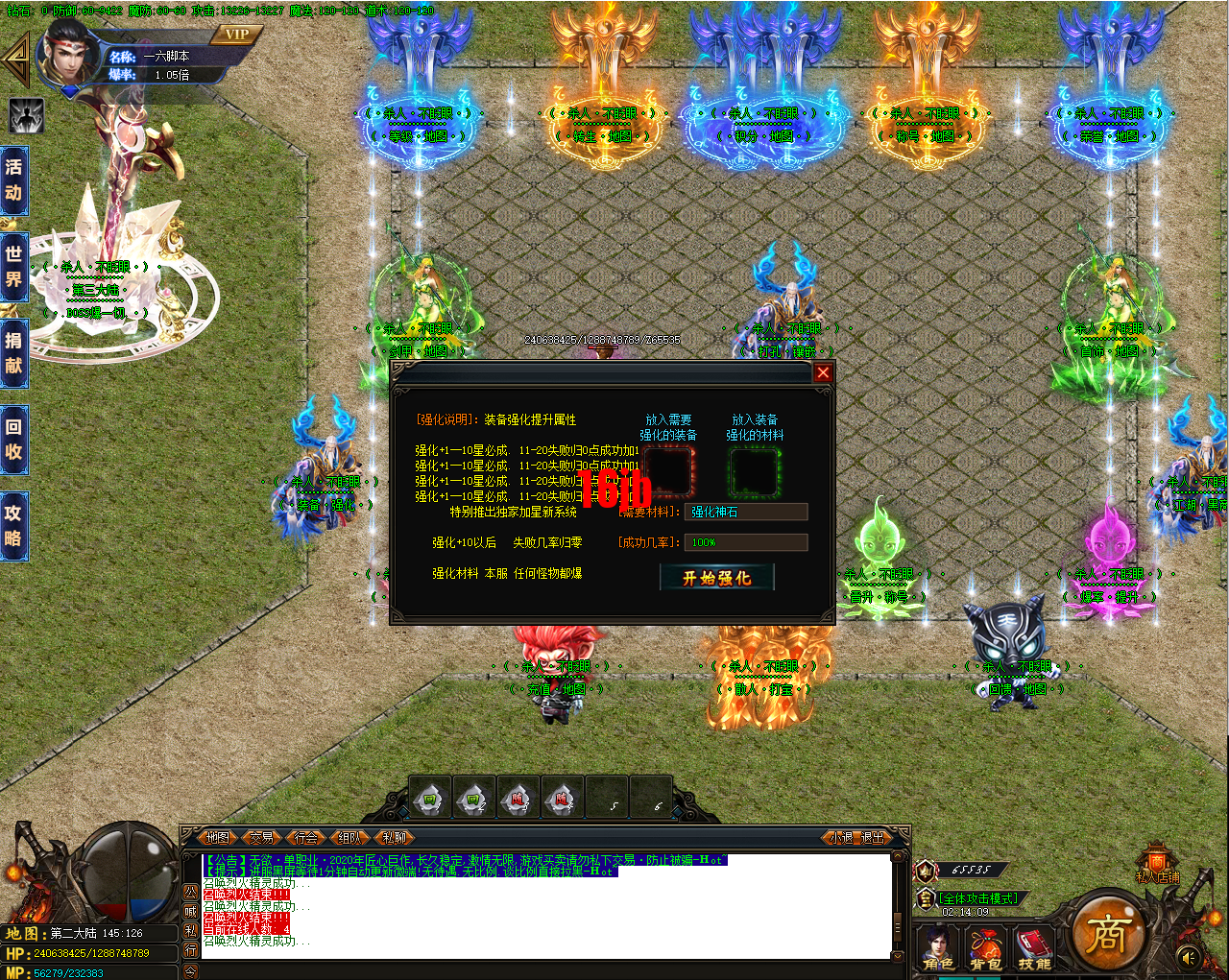1229x980 pixels.
Task: Click the 强化神石 material field
Action: [x=746, y=512]
